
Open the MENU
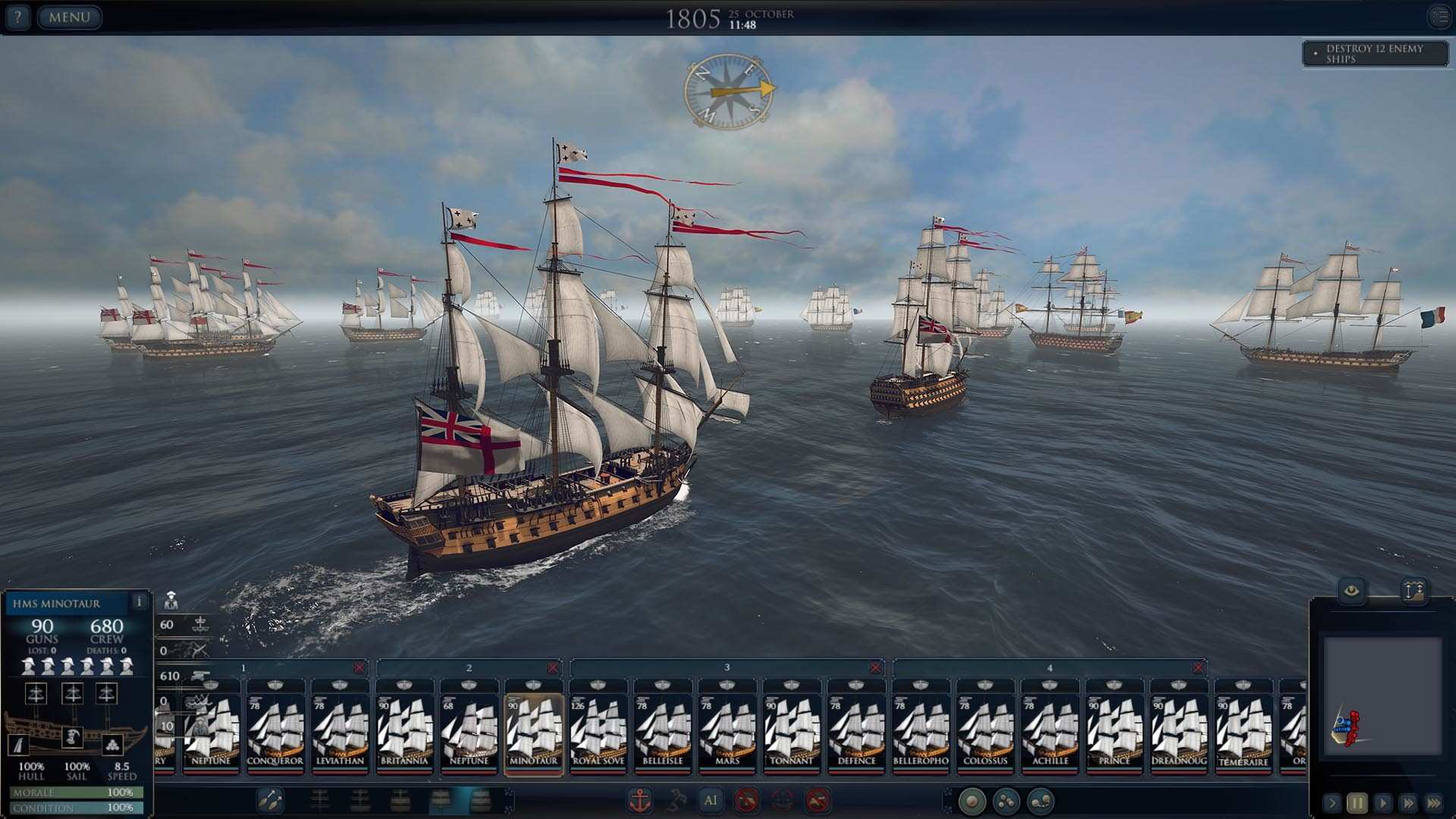click(x=68, y=17)
